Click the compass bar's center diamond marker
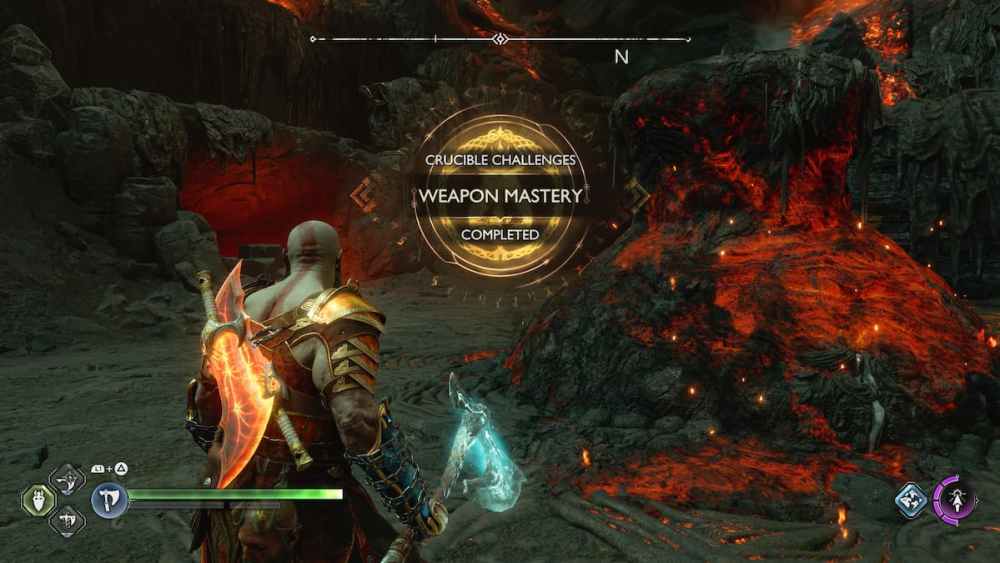 tap(499, 39)
